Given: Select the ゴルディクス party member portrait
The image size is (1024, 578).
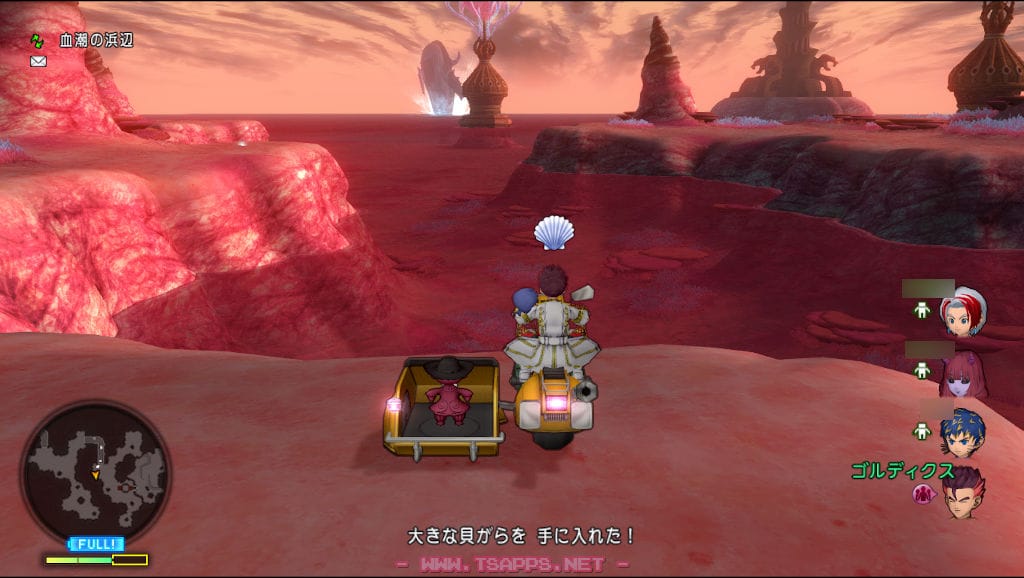Looking at the screenshot, I should coord(962,493).
